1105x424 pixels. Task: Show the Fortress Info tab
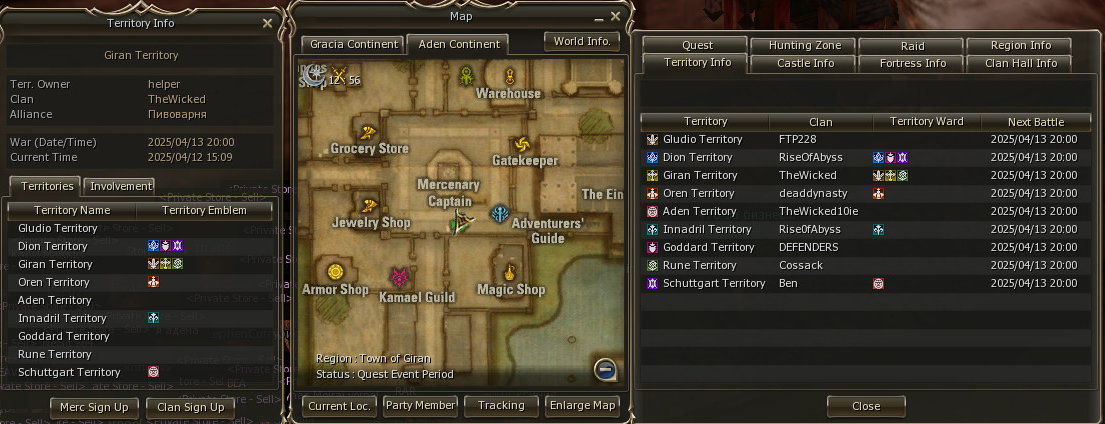tap(912, 63)
